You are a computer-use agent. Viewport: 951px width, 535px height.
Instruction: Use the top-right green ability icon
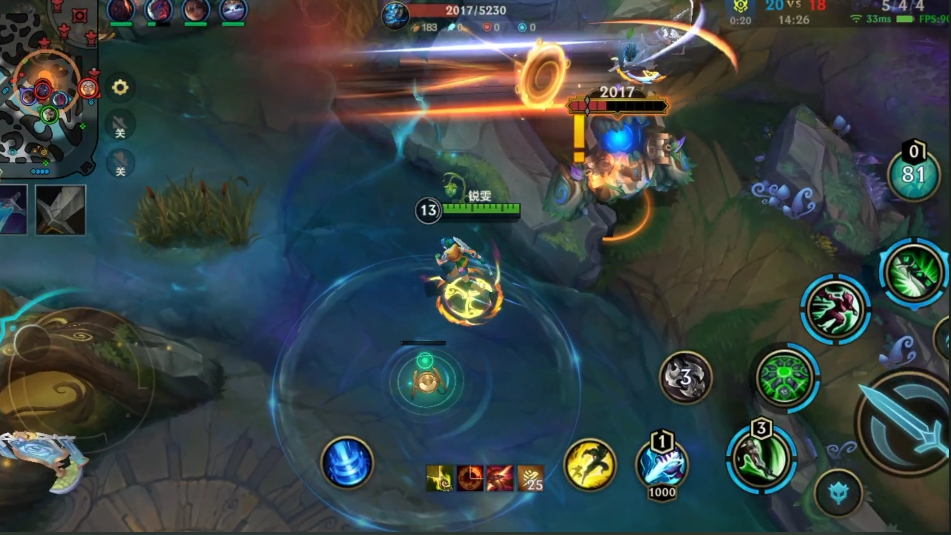(x=913, y=272)
